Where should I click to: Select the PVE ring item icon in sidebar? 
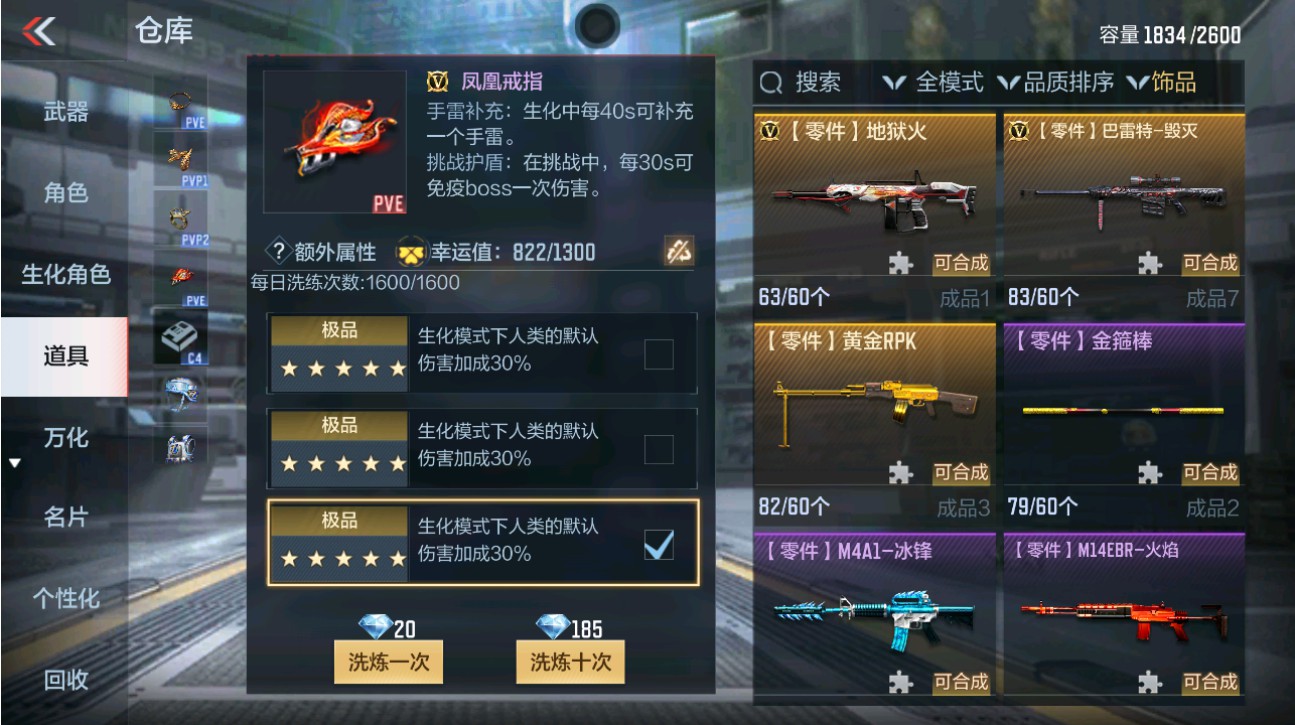[178, 100]
